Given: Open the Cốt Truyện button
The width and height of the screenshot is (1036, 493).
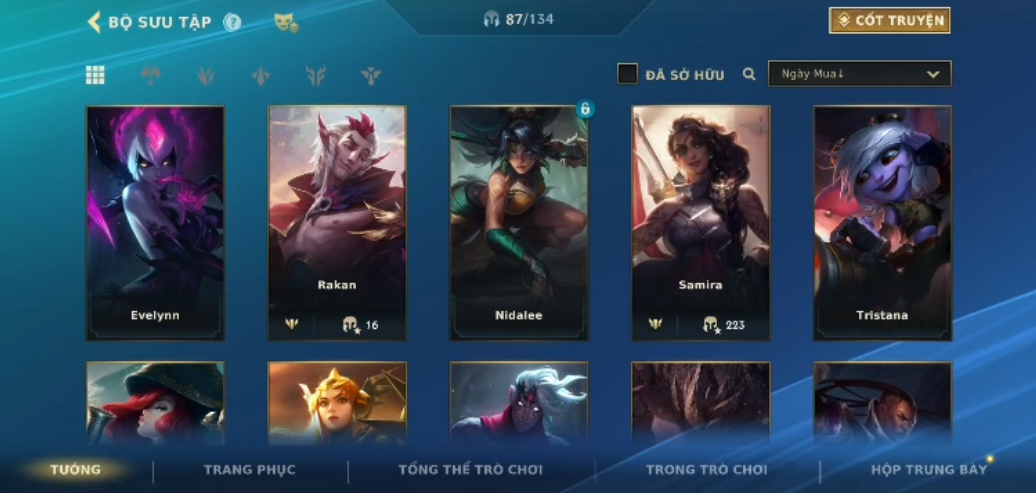Looking at the screenshot, I should pos(889,21).
